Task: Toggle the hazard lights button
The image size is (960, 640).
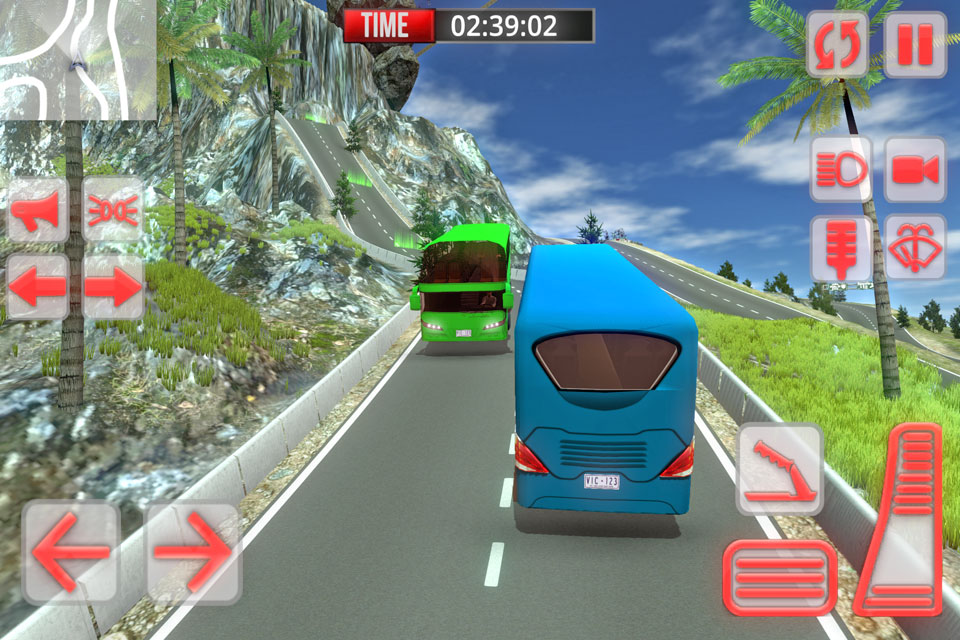Action: tap(113, 209)
